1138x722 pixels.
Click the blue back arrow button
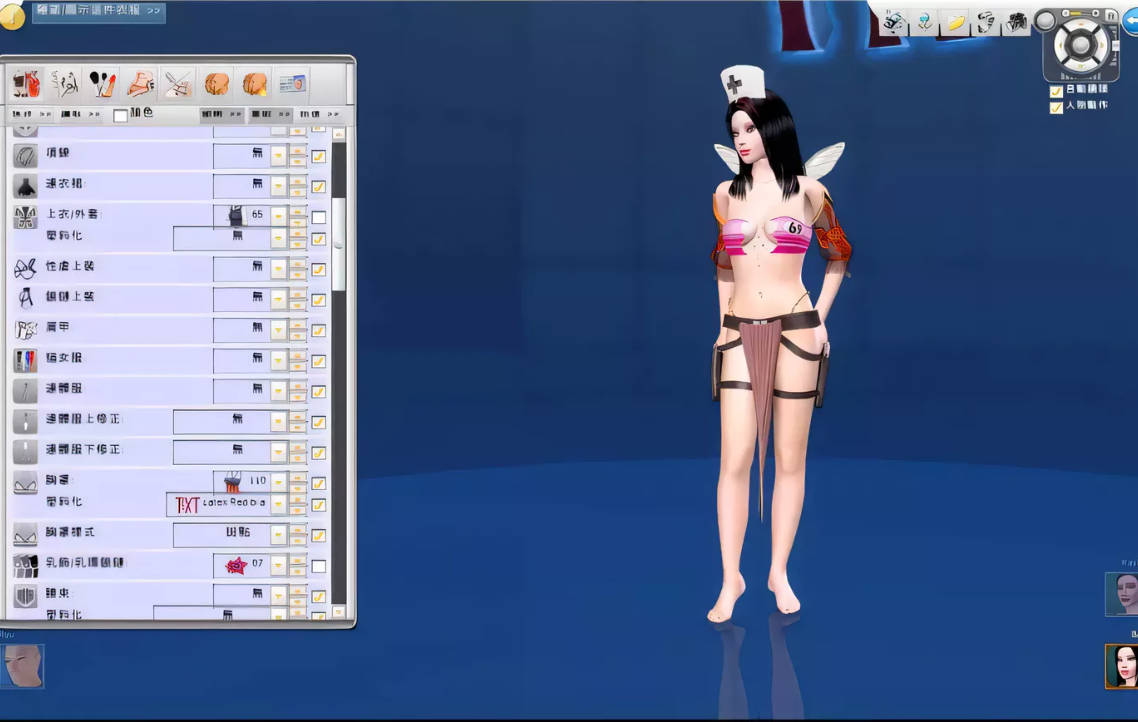coord(1130,24)
